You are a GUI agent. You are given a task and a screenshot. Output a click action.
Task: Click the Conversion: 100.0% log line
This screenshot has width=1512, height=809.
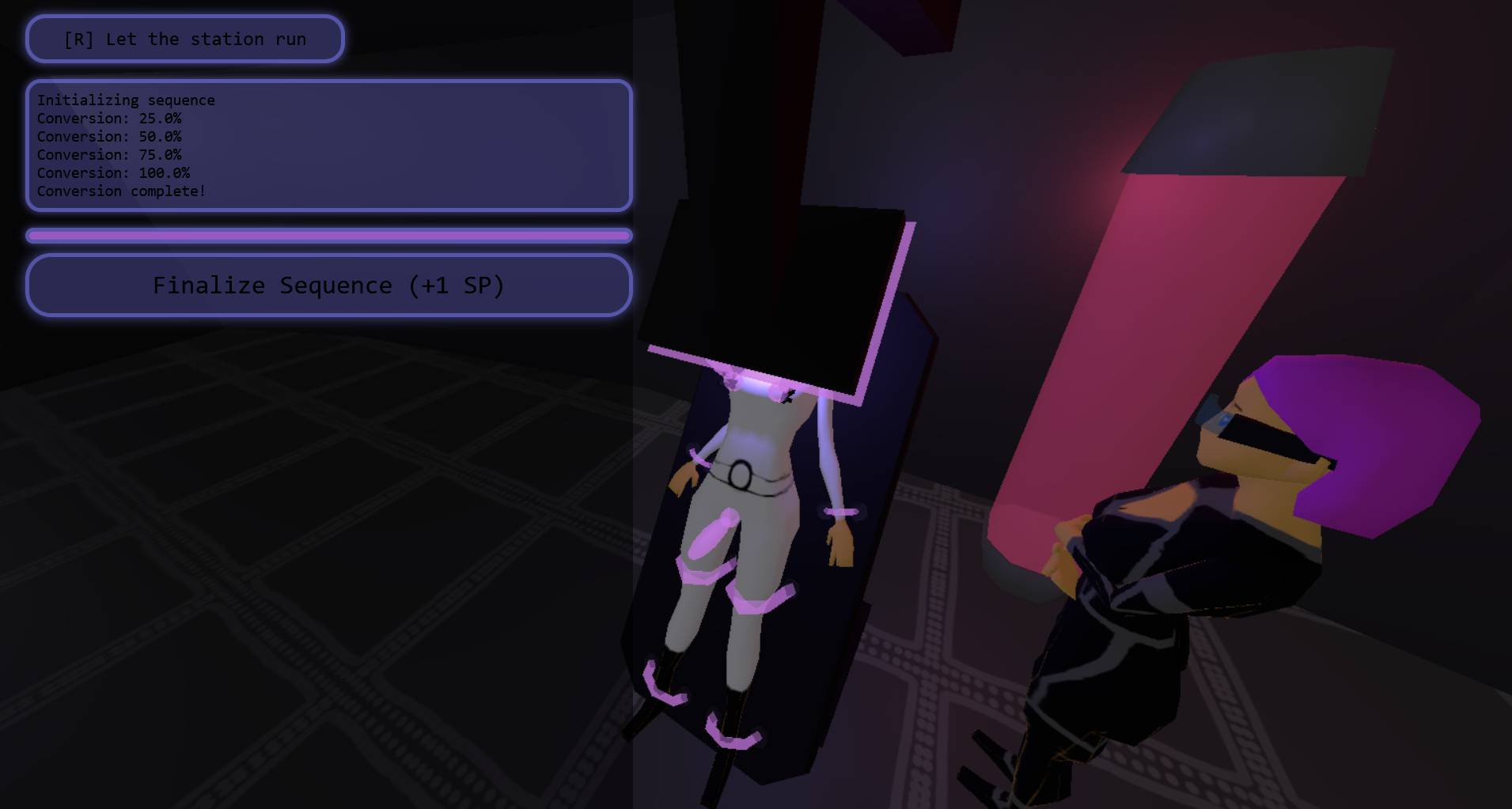tap(114, 172)
